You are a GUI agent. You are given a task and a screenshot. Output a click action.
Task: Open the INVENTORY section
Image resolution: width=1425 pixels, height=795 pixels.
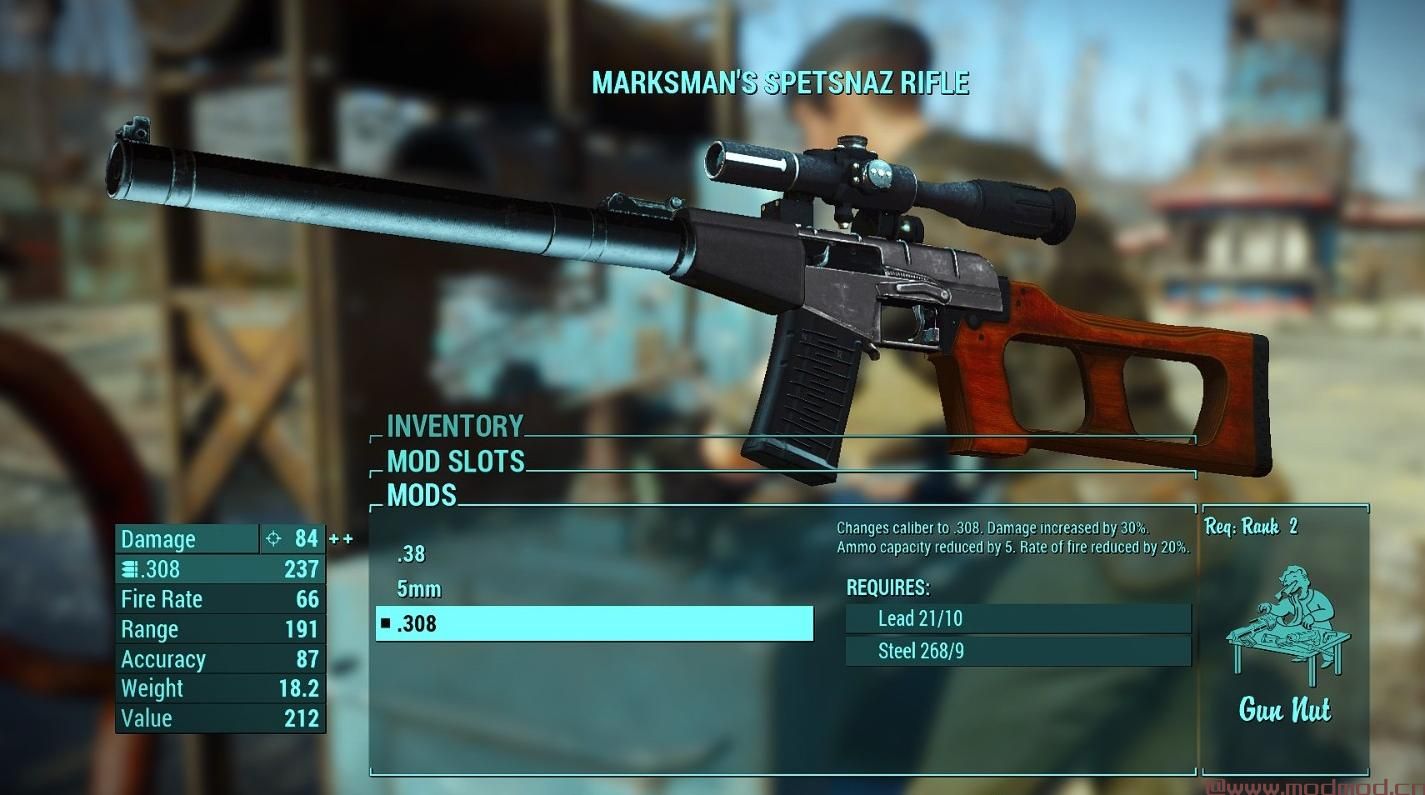(455, 427)
